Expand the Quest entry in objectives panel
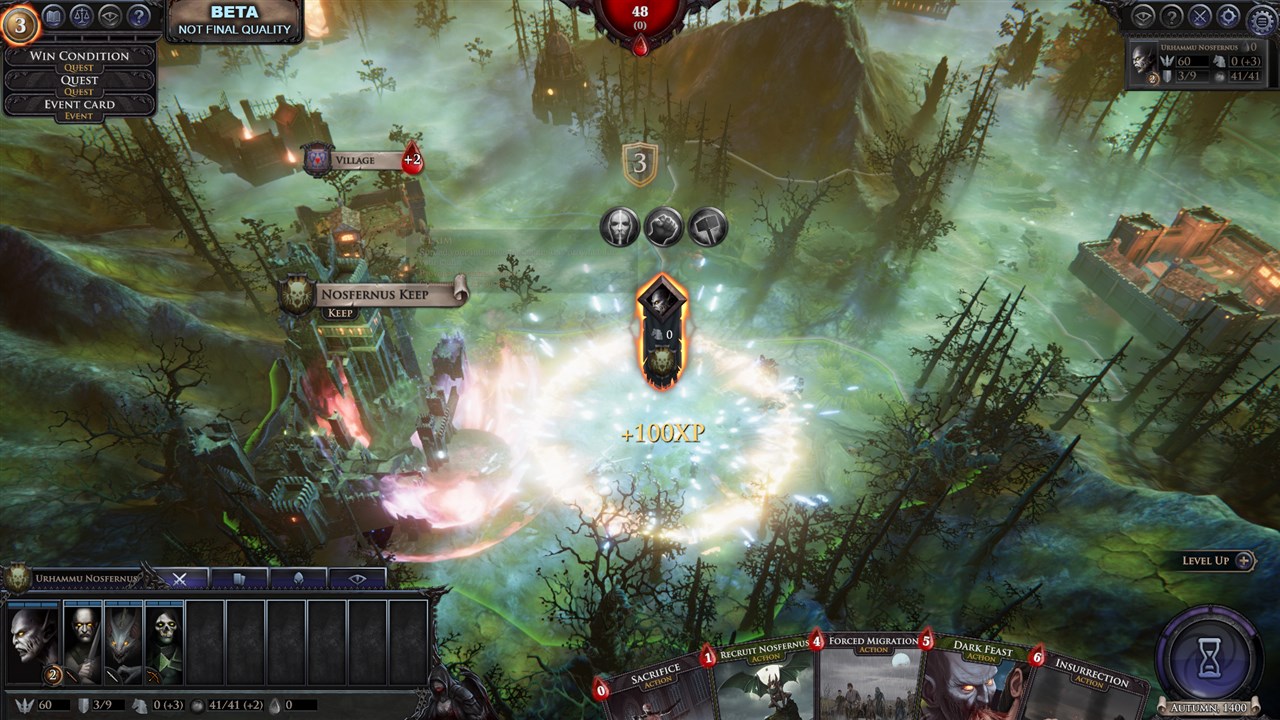 pos(78,79)
